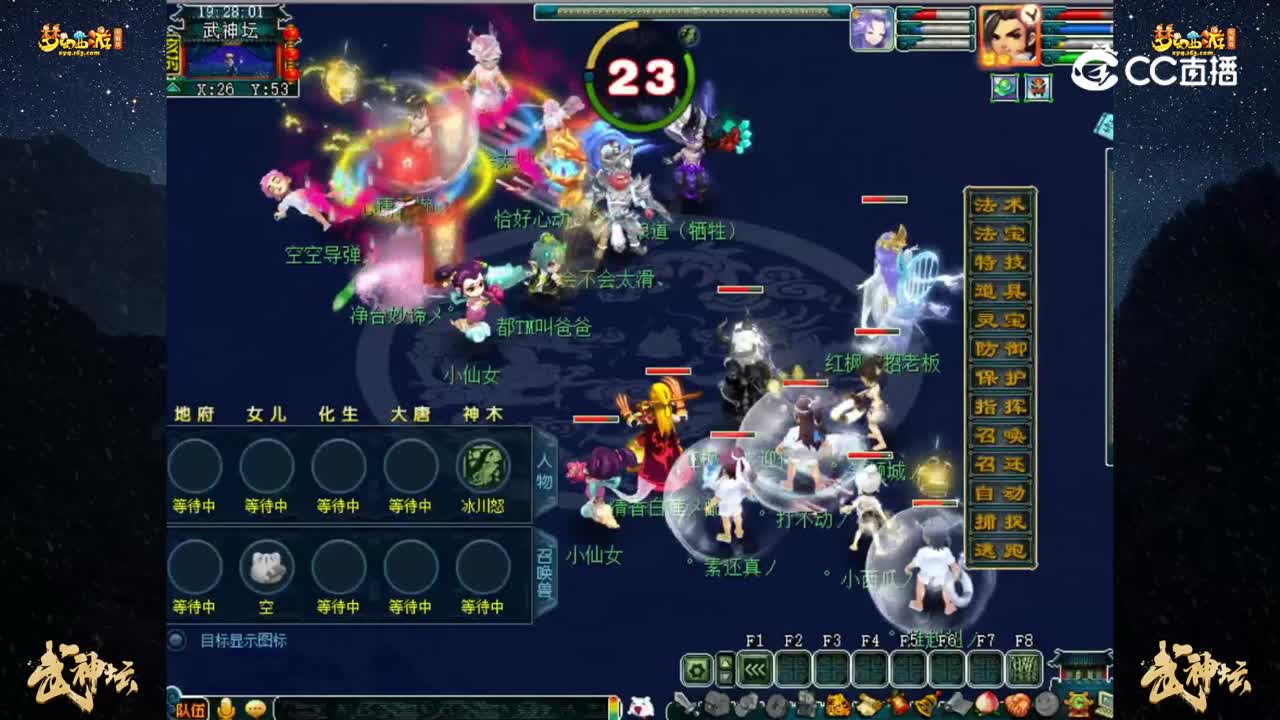Open the chat emote bubble icon
This screenshot has height=720, width=1280.
tap(256, 707)
